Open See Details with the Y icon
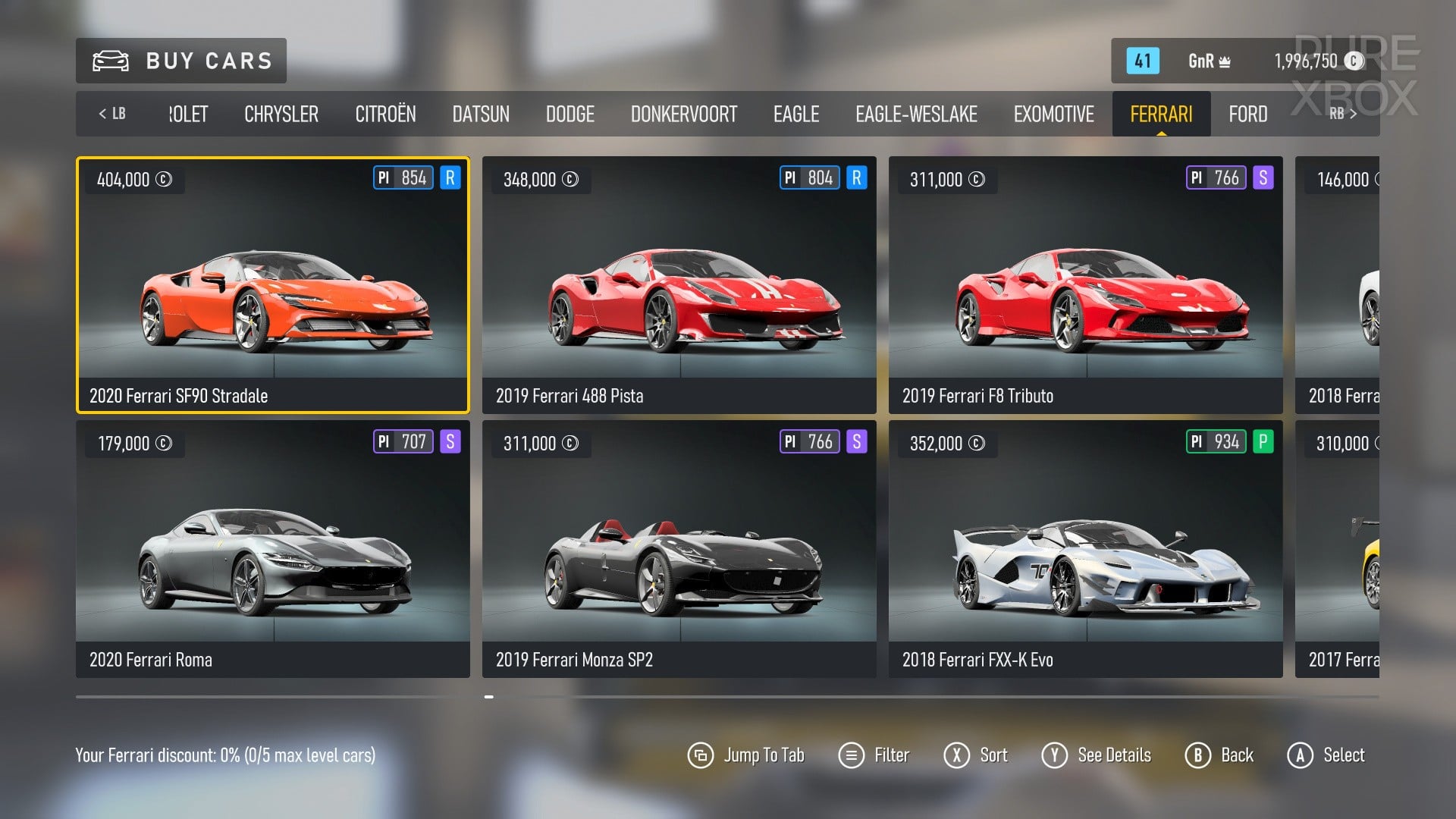 1055,755
